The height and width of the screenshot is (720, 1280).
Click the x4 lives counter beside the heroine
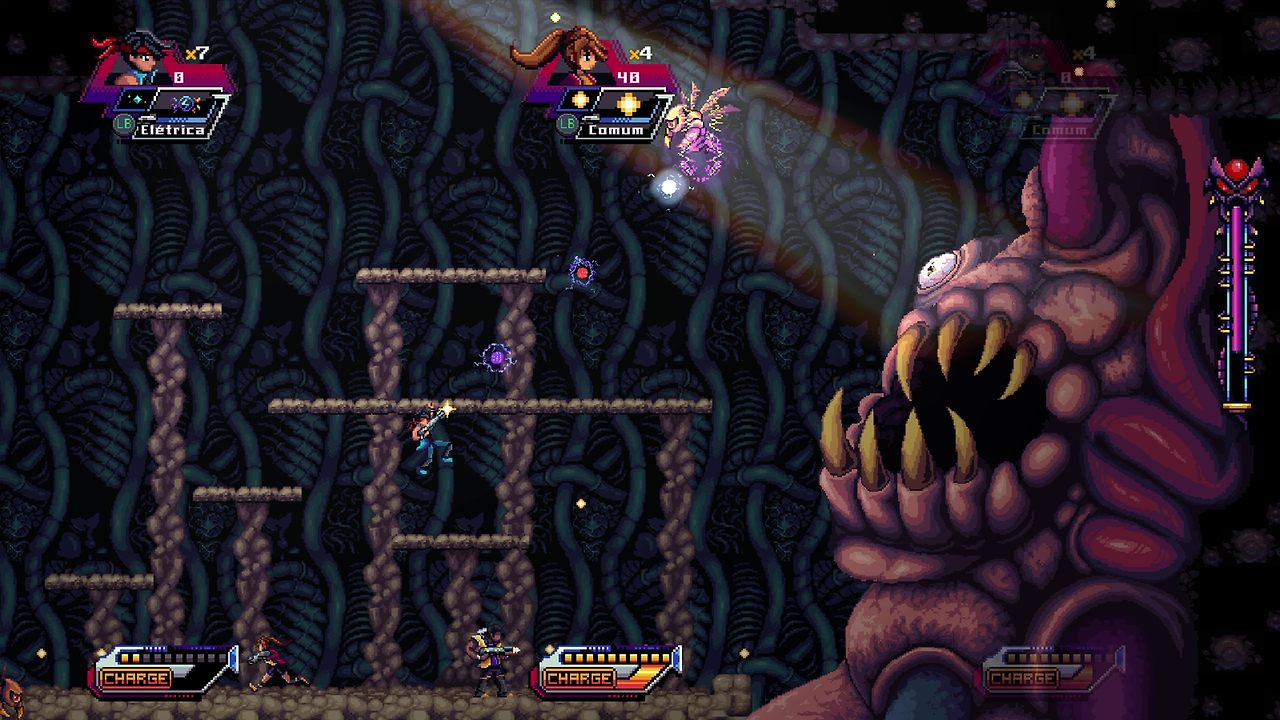click(639, 53)
